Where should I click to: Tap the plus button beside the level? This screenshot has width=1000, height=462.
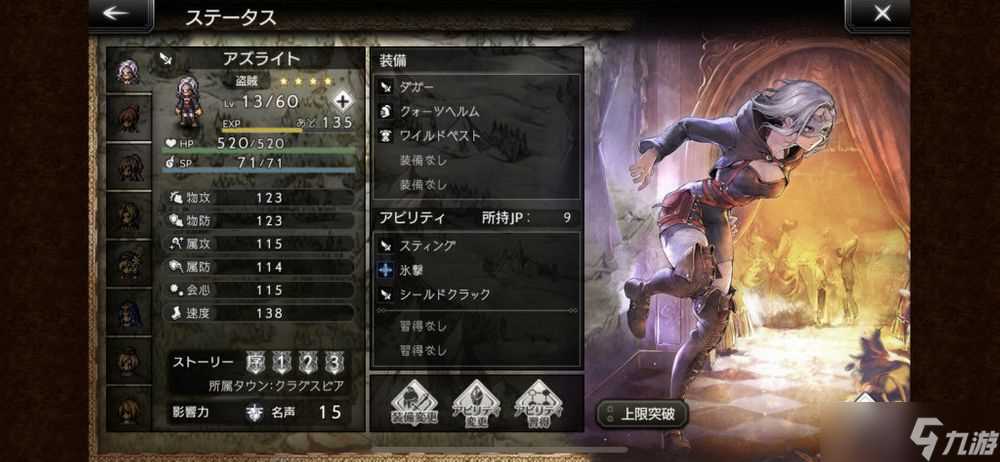click(343, 100)
